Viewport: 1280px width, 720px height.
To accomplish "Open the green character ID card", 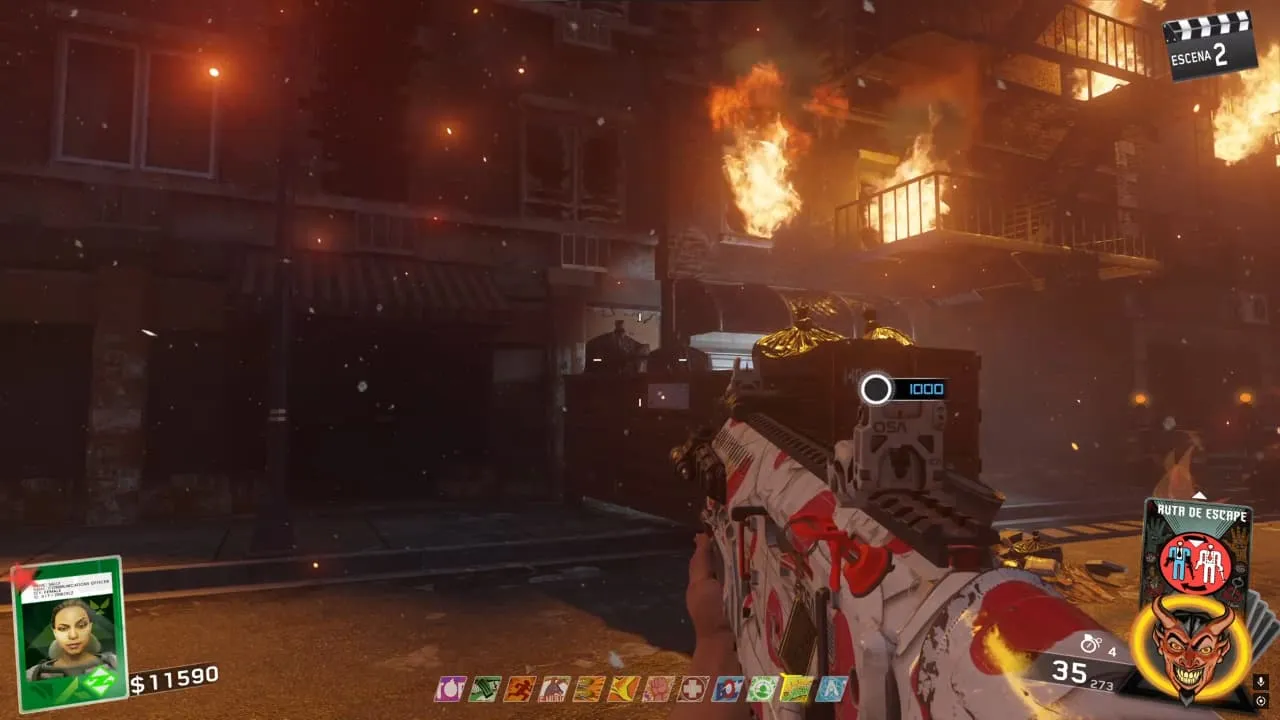I will click(x=70, y=633).
